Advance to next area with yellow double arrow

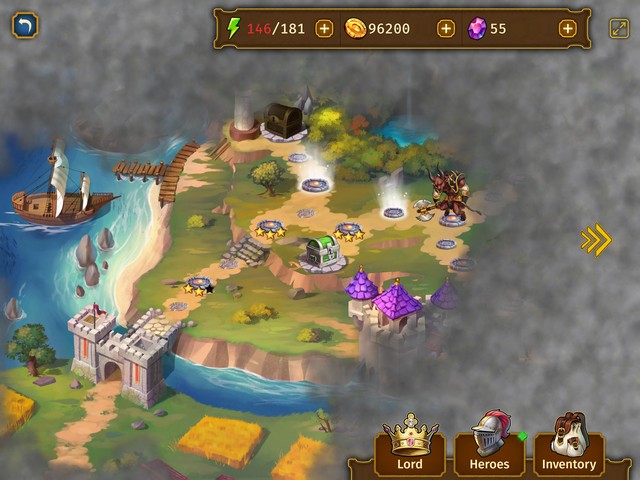pyautogui.click(x=596, y=240)
